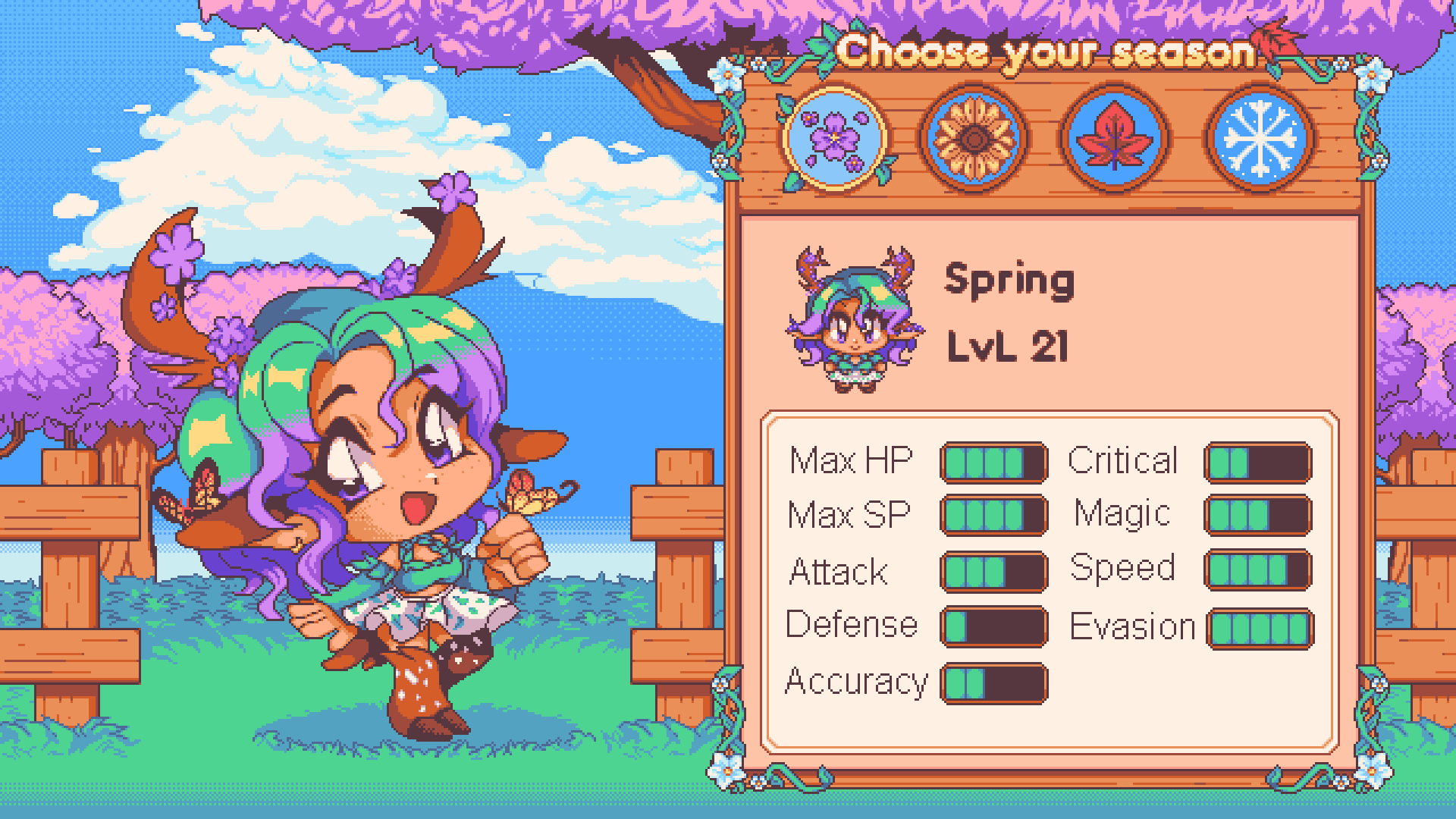Select the Spring cherry blossom season icon
Viewport: 1456px width, 819px height.
tap(834, 139)
